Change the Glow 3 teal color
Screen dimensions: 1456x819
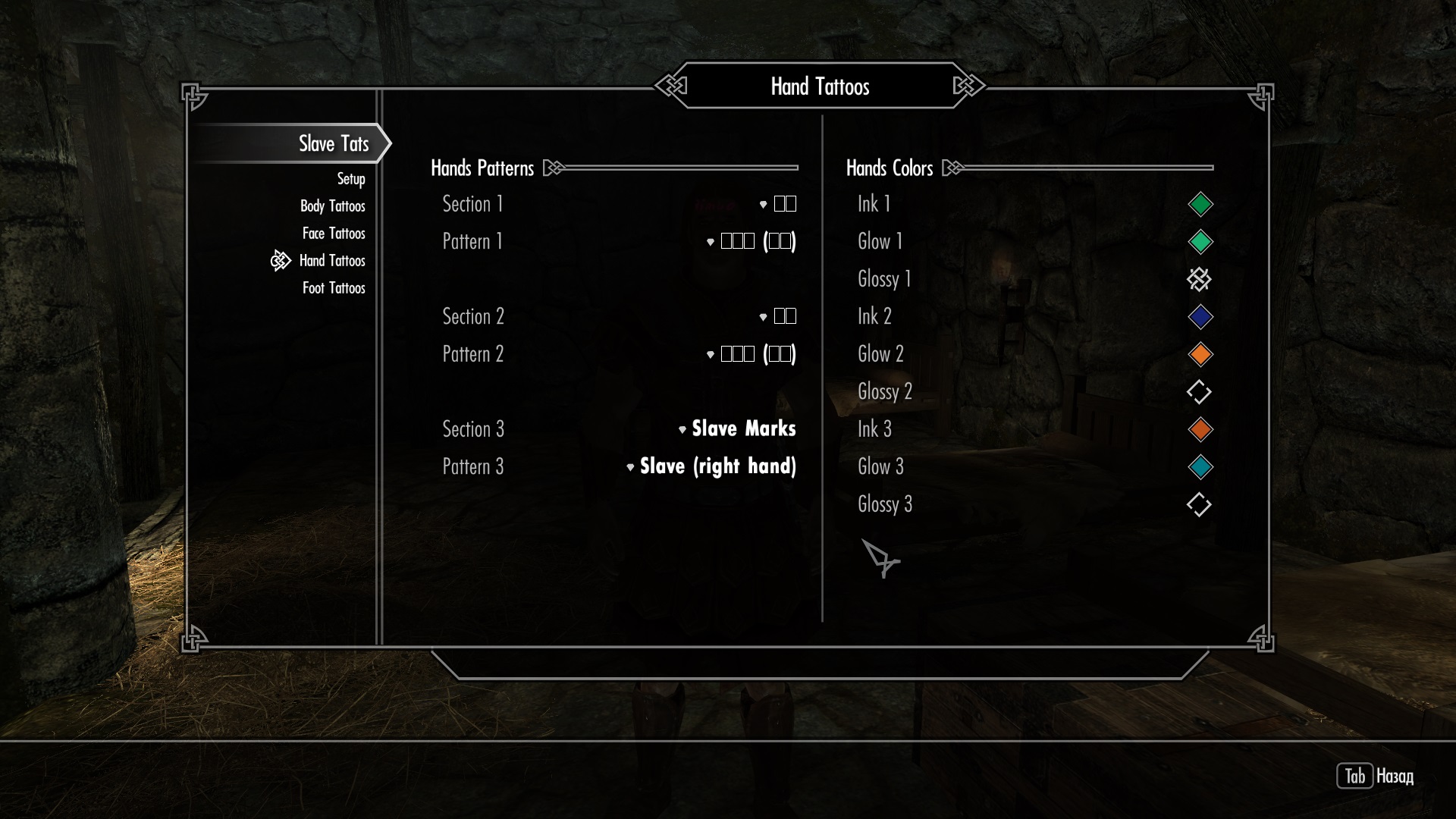[x=1200, y=467]
